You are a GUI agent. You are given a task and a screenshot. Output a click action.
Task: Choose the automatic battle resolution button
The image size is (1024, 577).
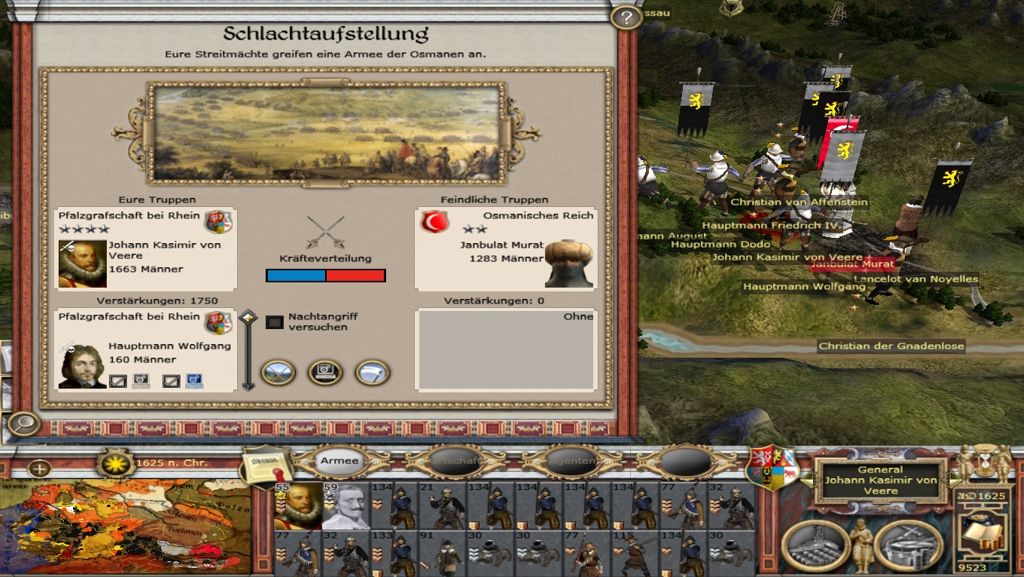pyautogui.click(x=324, y=372)
